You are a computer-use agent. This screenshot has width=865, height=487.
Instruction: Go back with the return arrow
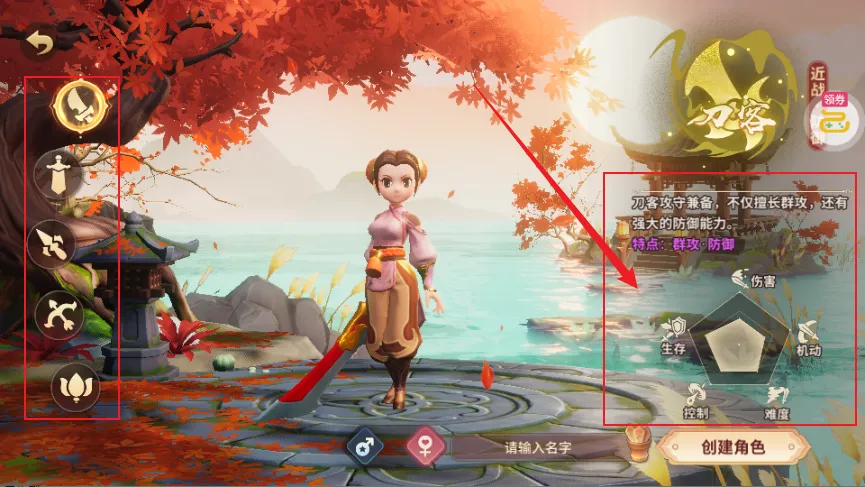coord(39,41)
